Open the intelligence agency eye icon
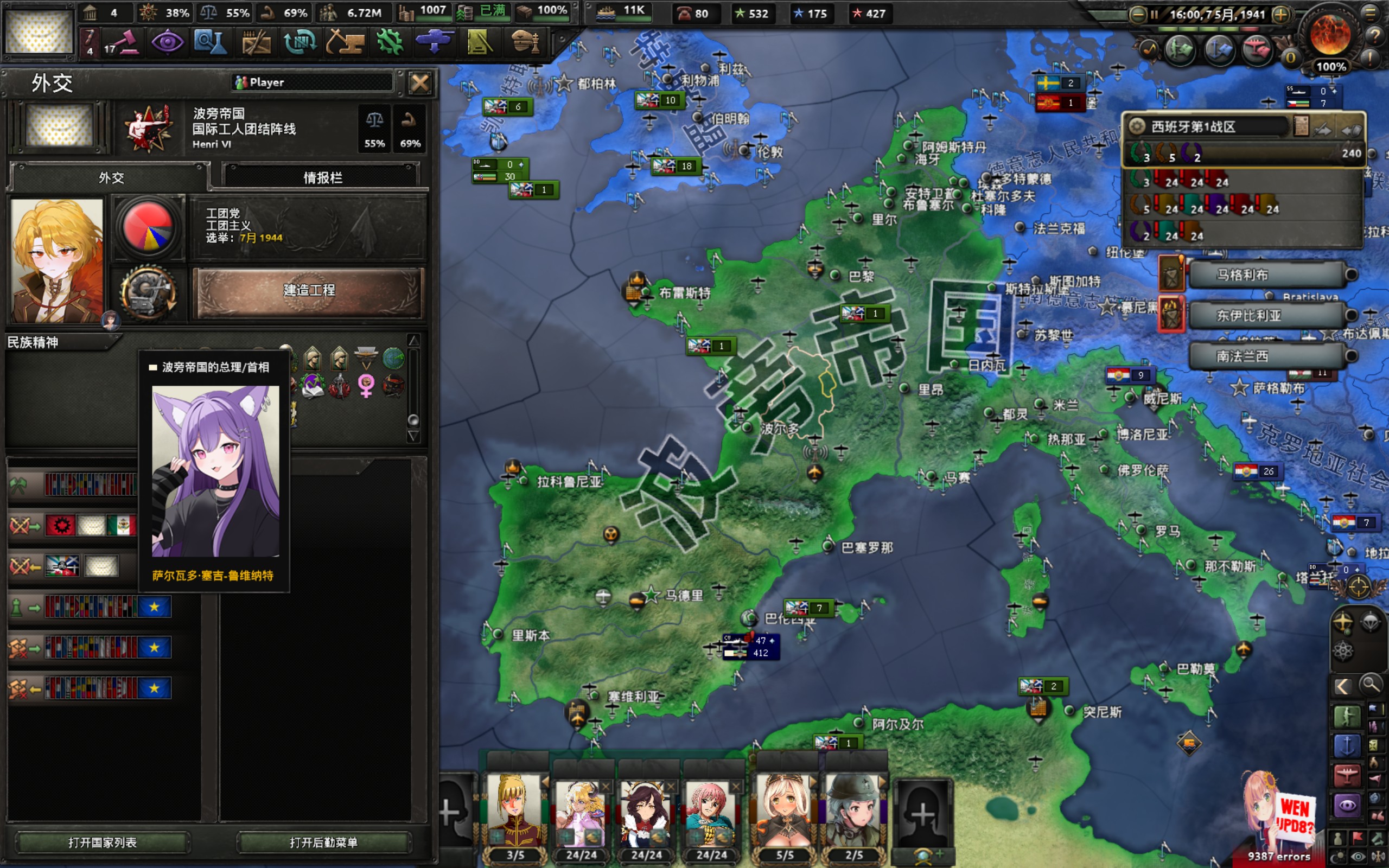Image resolution: width=1389 pixels, height=868 pixels. tap(167, 42)
